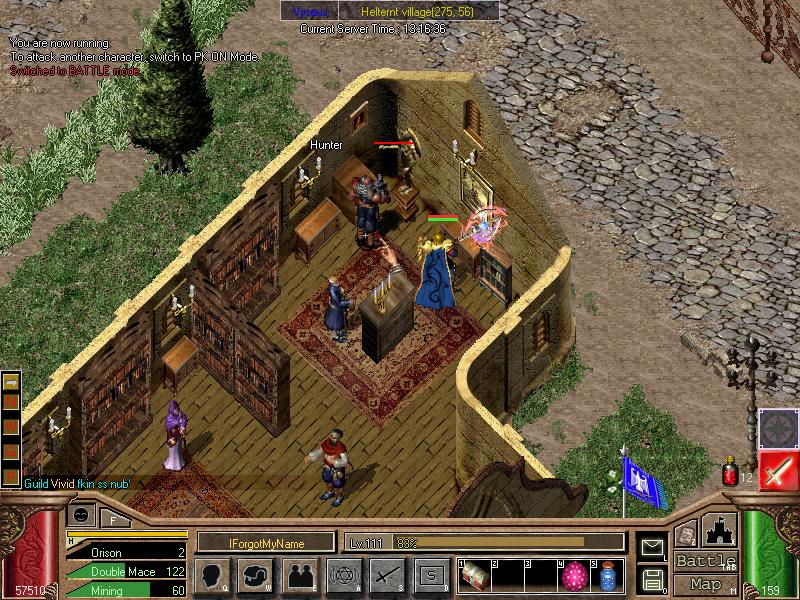
Task: Use the red potion with count 12
Action: pyautogui.click(x=729, y=469)
